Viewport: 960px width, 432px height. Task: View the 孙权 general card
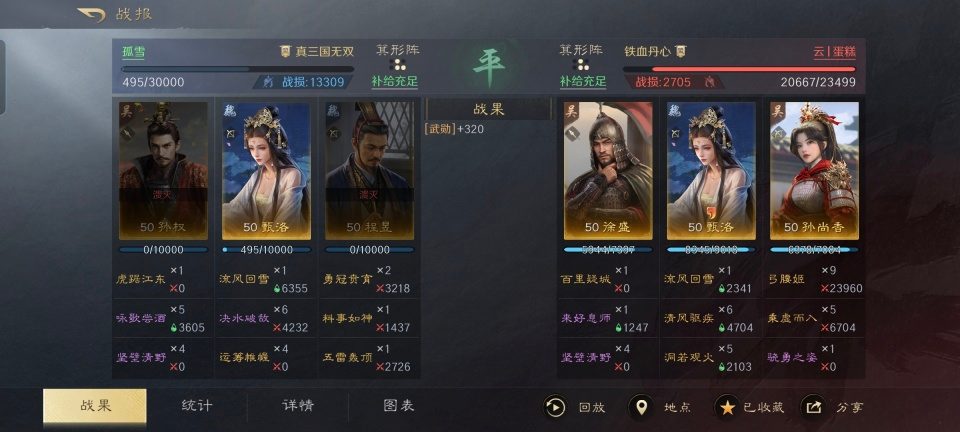(164, 170)
